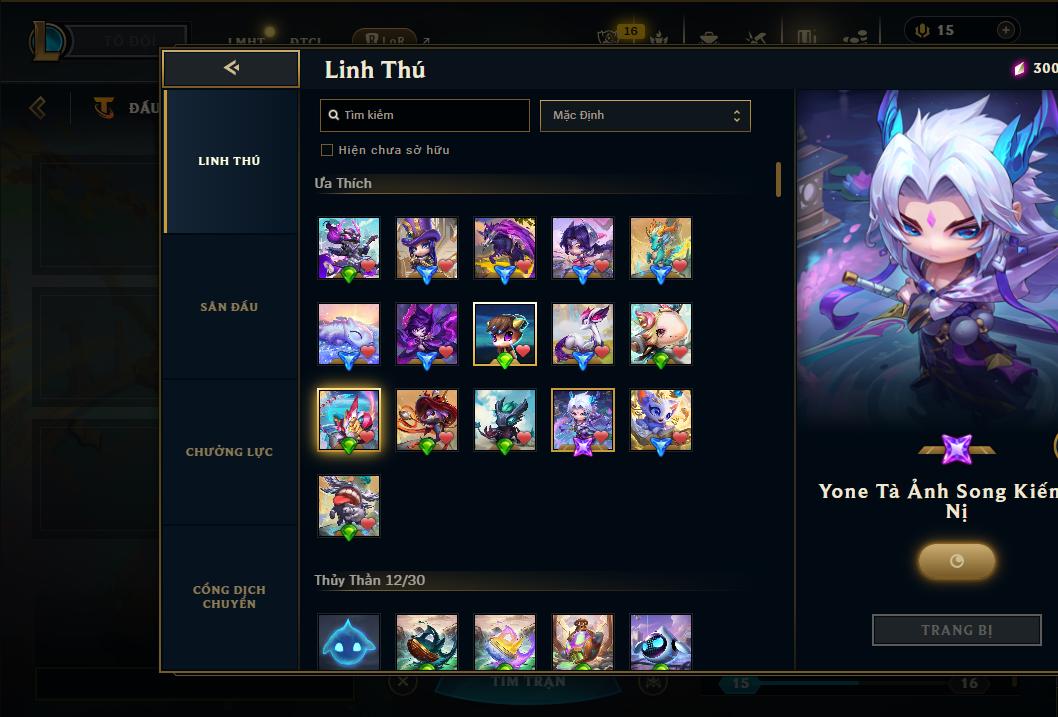The width and height of the screenshot is (1058, 717).
Task: Open the Chưởng Lực tab
Action: point(229,452)
